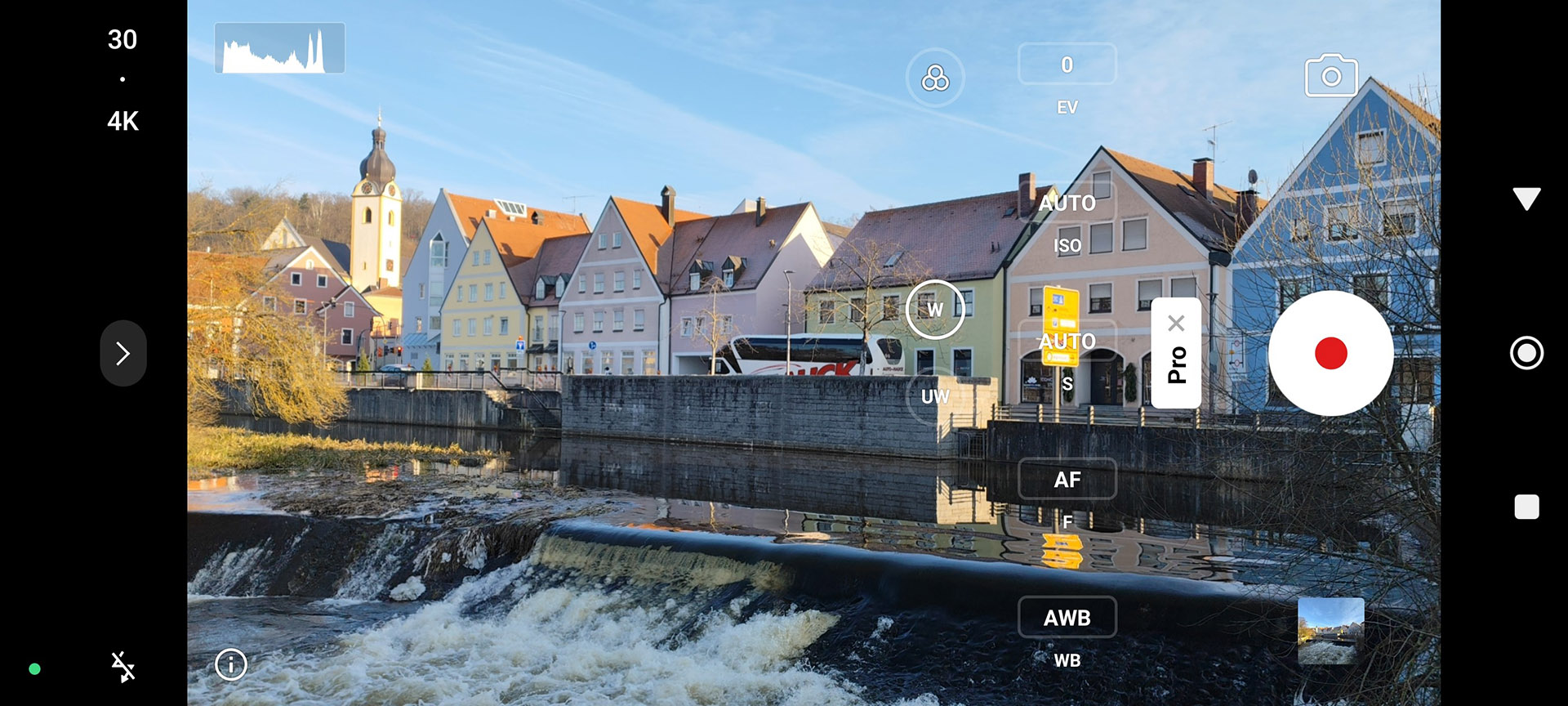This screenshot has width=1568, height=706.
Task: Start recording with the red record button
Action: point(1330,353)
